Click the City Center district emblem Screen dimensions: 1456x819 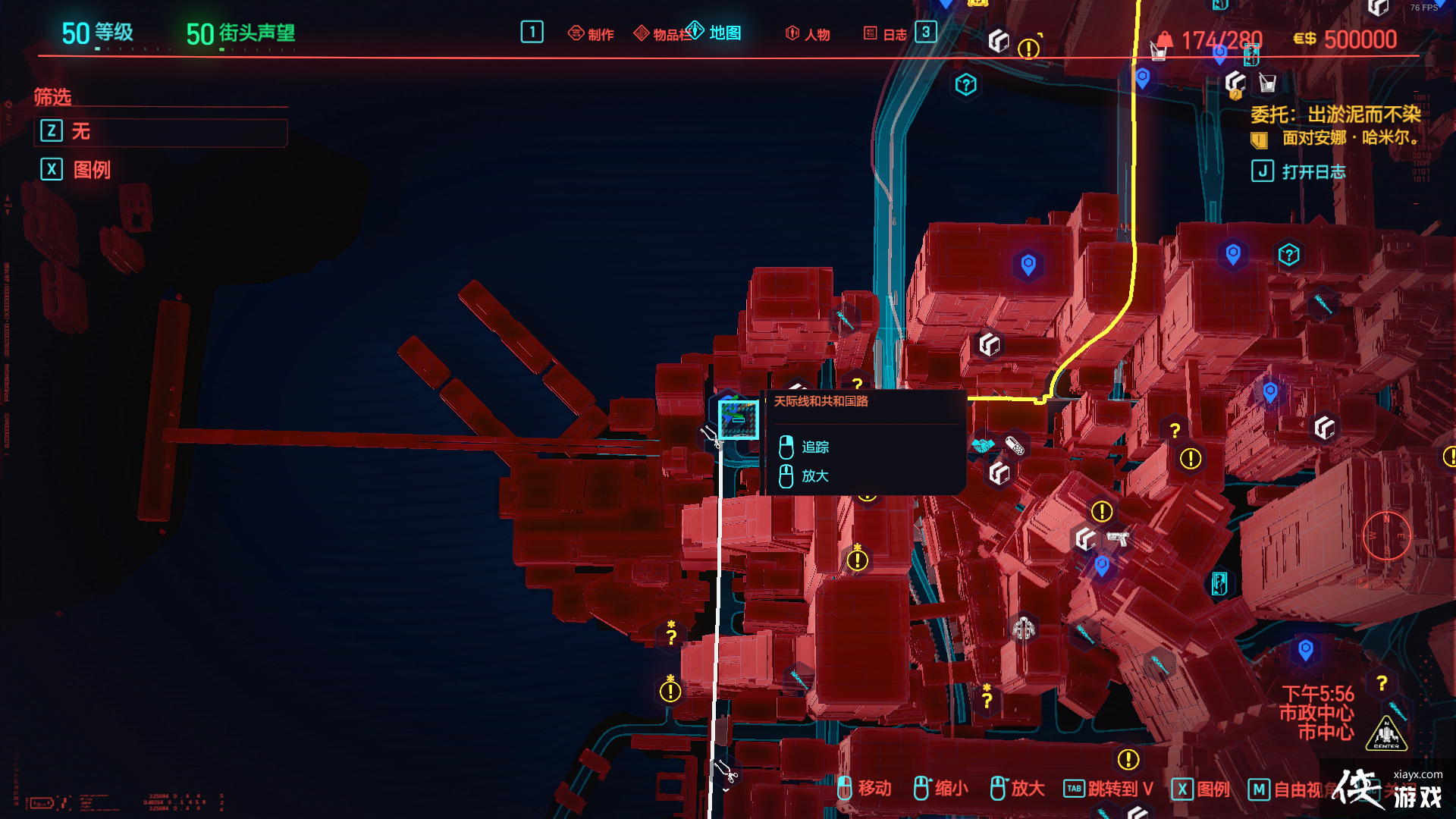(1386, 734)
